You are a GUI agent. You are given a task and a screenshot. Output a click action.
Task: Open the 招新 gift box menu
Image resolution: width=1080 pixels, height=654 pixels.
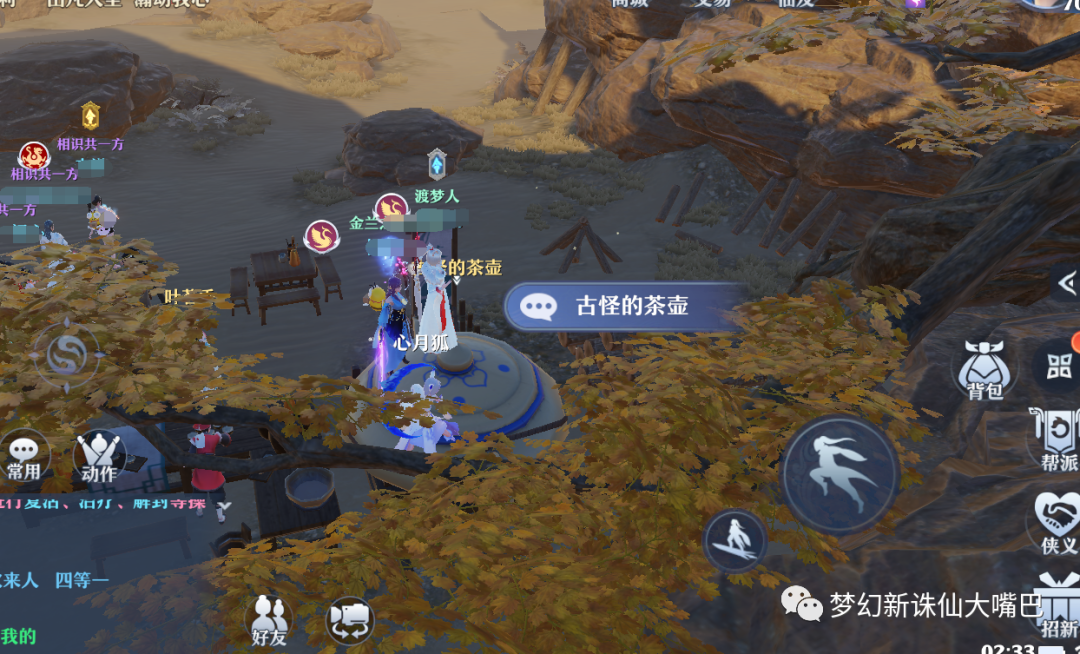point(1059,603)
